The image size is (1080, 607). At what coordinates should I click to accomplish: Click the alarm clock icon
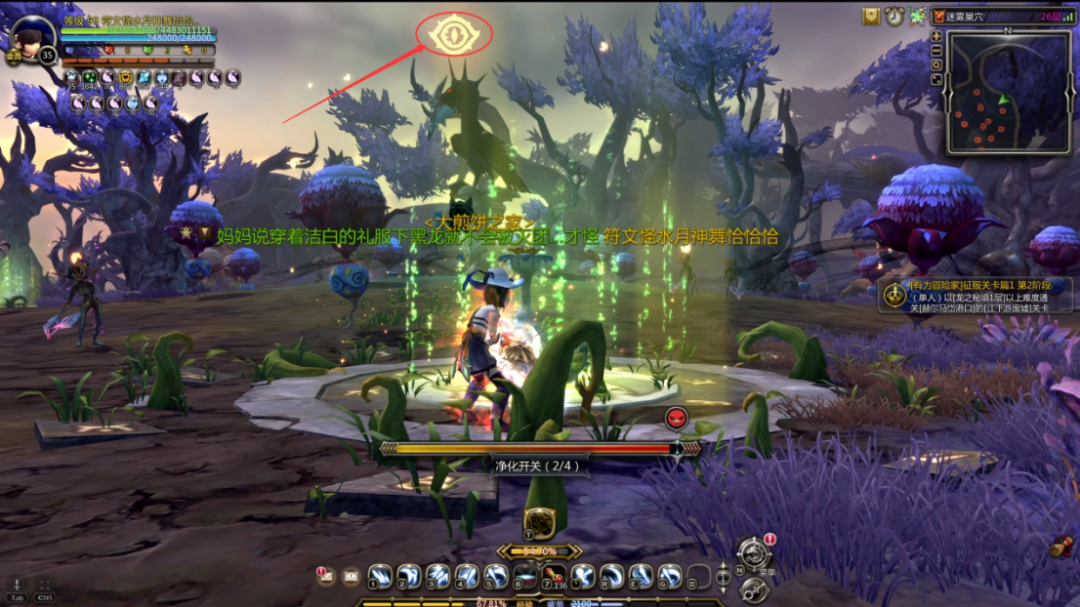pos(893,16)
